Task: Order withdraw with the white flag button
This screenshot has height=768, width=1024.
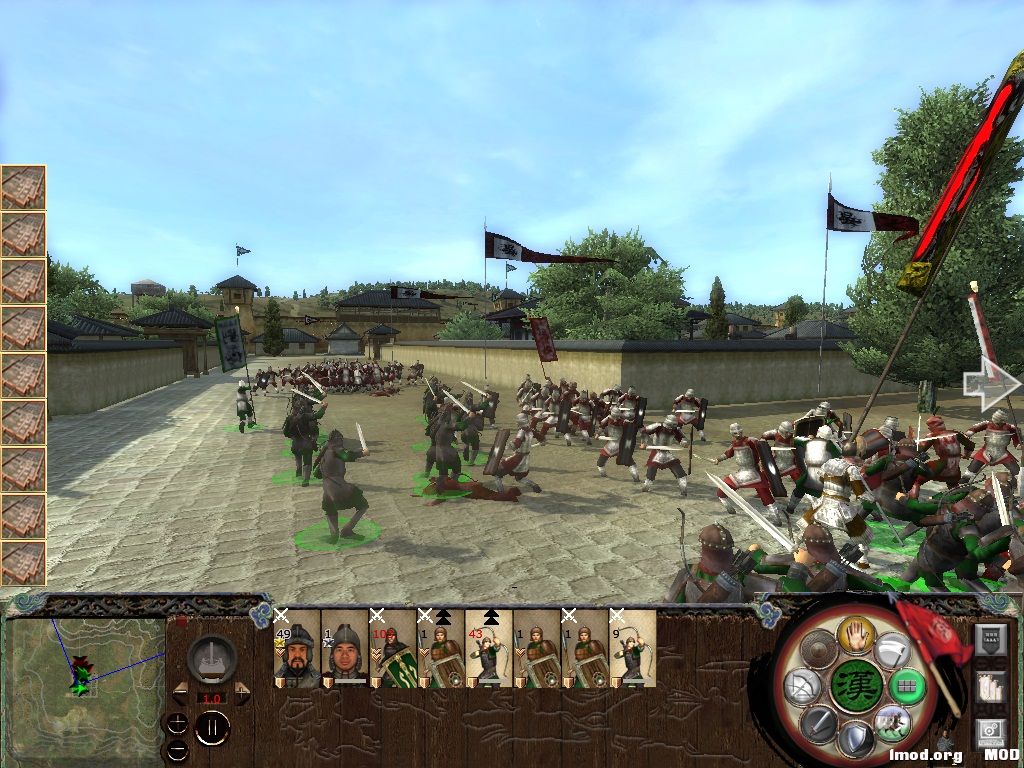Action: coord(890,651)
